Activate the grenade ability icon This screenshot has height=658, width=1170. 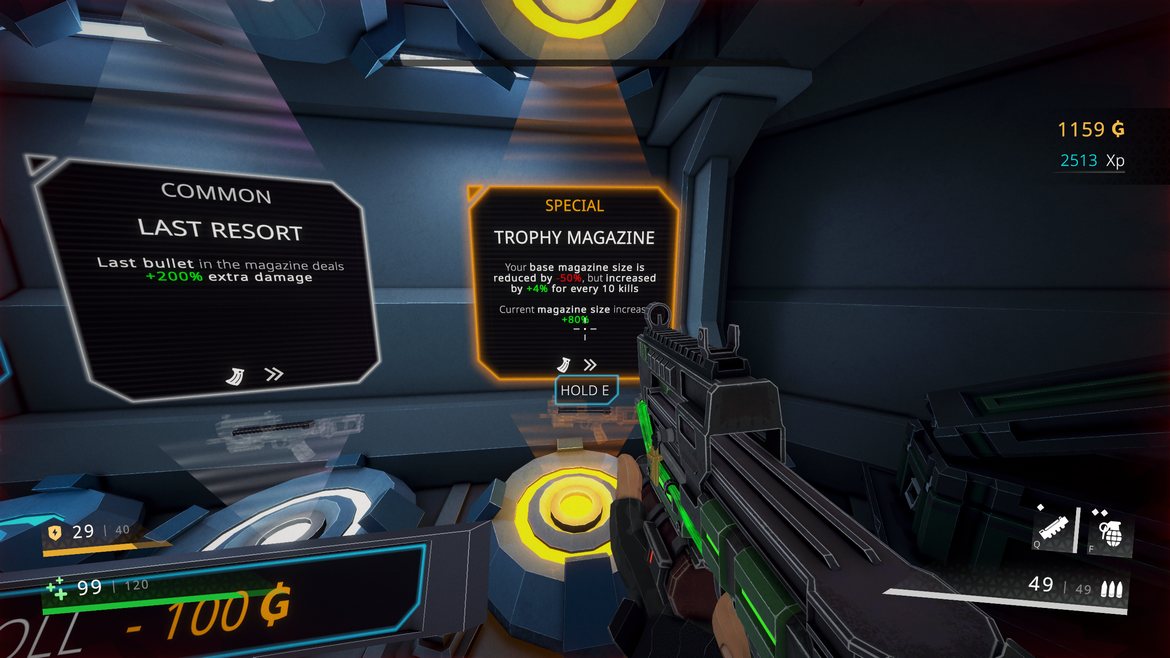pos(1110,526)
